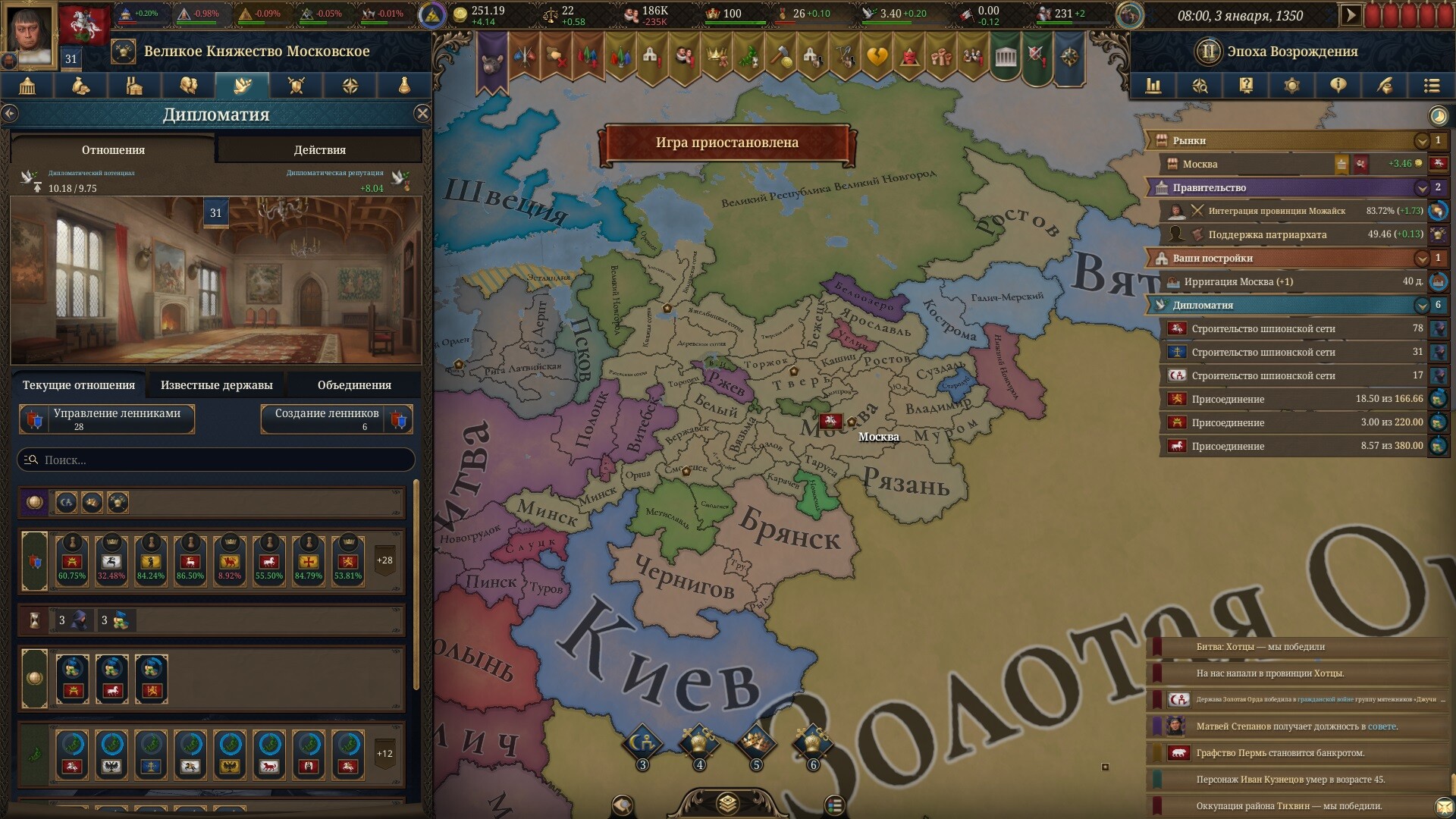The width and height of the screenshot is (1456, 819).
Task: Focus the Поиск search field
Action: [216, 460]
